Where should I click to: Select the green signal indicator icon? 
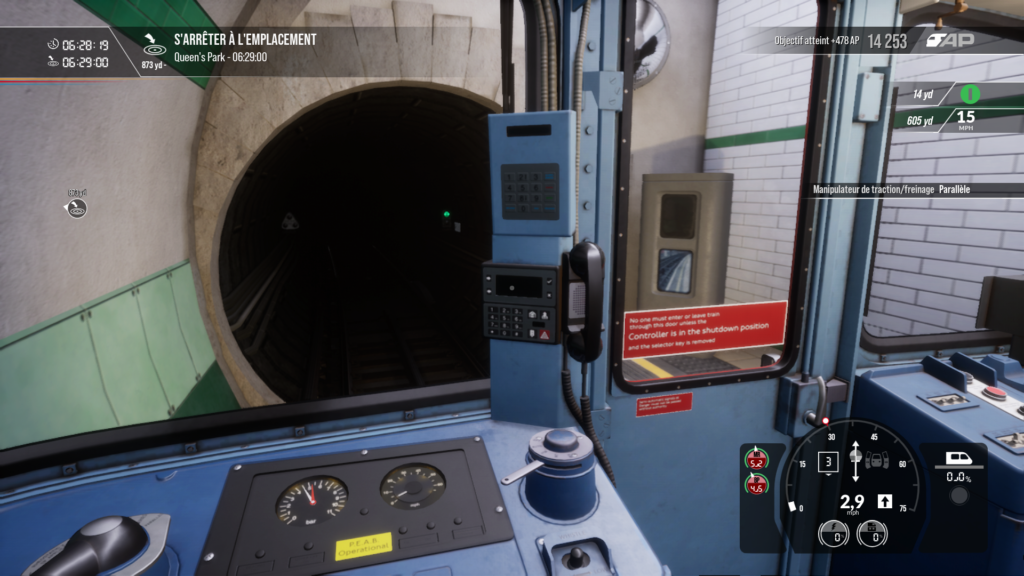coord(970,95)
